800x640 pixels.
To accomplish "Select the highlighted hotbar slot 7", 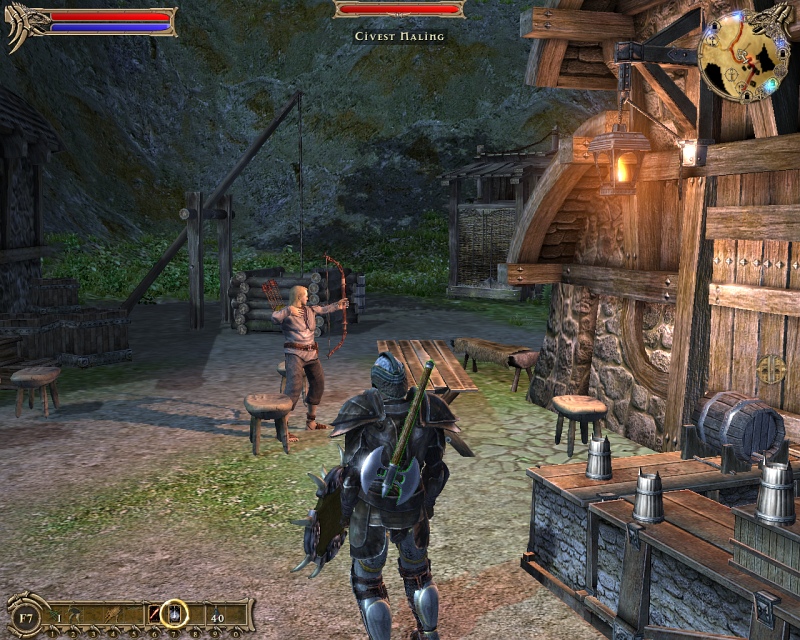I will click(175, 613).
